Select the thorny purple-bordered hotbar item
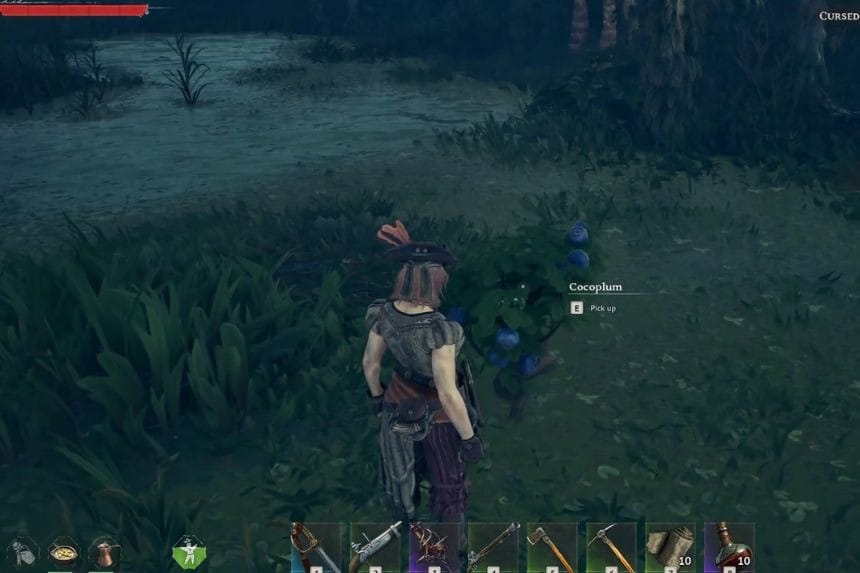The width and height of the screenshot is (860, 573). (434, 547)
